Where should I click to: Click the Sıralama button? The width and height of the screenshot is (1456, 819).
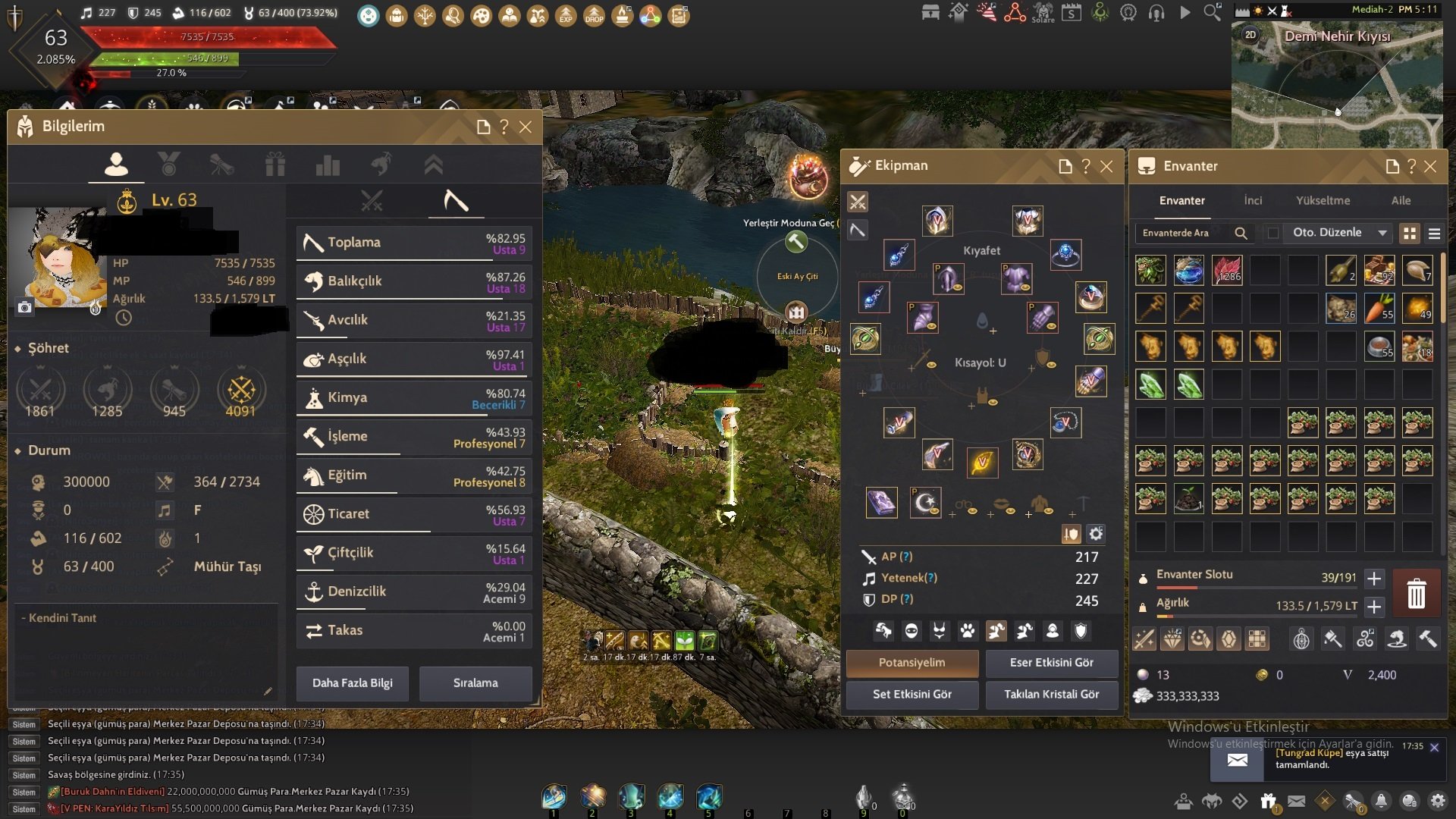point(475,683)
